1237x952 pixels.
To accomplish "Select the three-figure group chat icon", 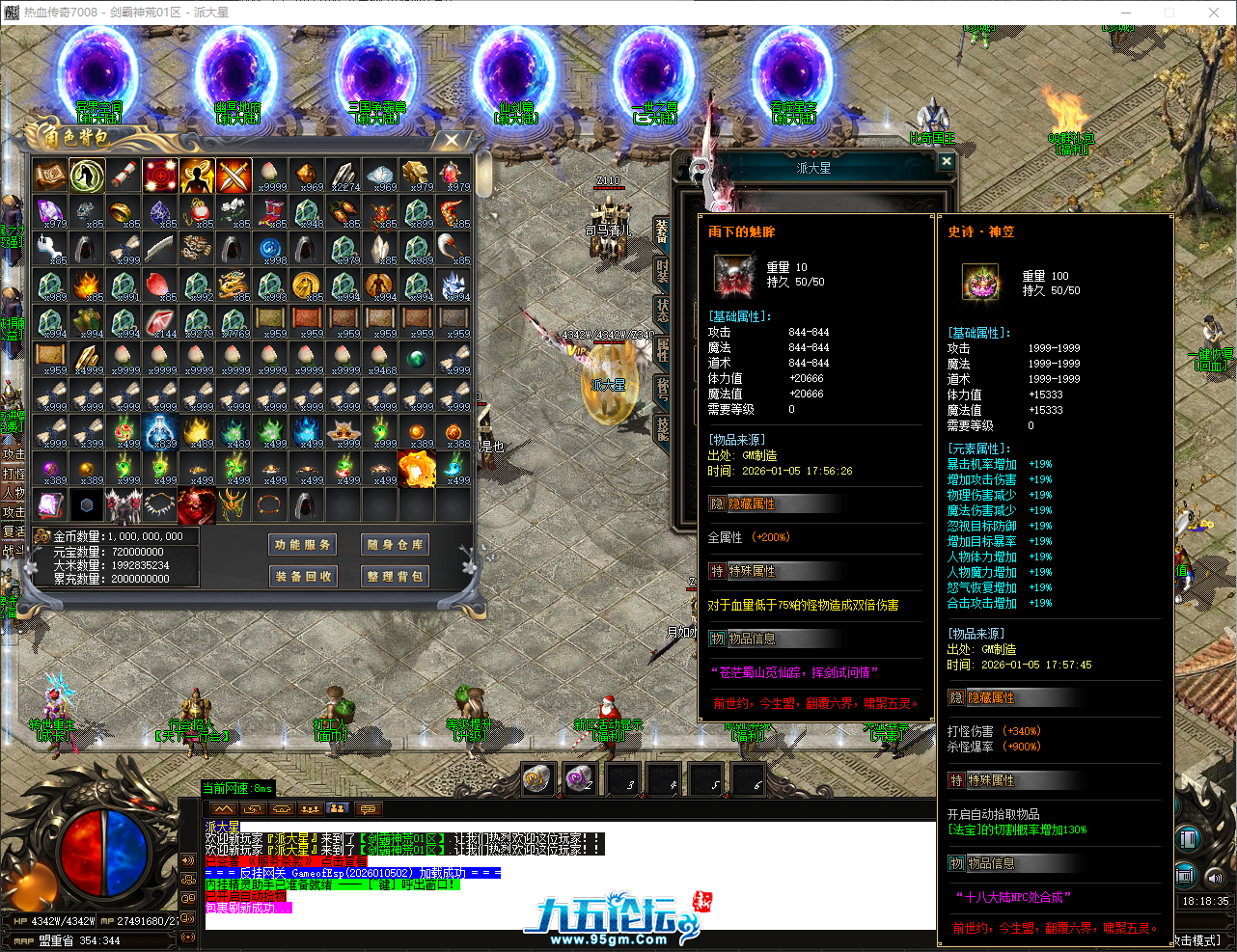I will pyautogui.click(x=311, y=808).
